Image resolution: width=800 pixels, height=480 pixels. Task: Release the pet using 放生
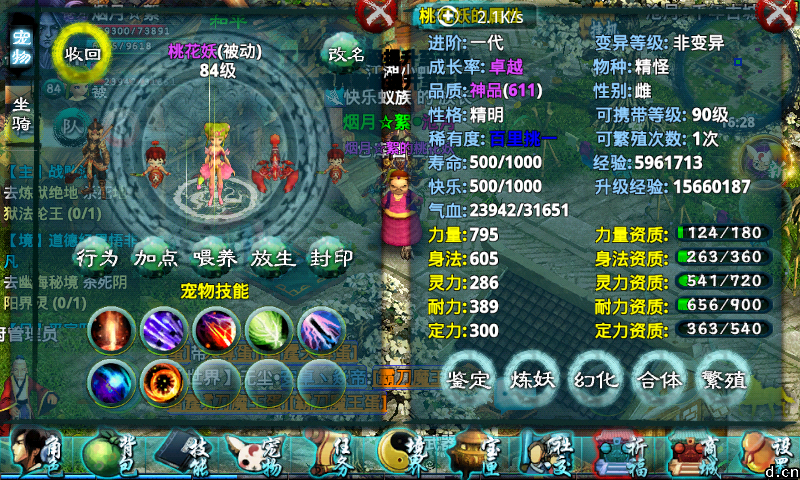(273, 258)
